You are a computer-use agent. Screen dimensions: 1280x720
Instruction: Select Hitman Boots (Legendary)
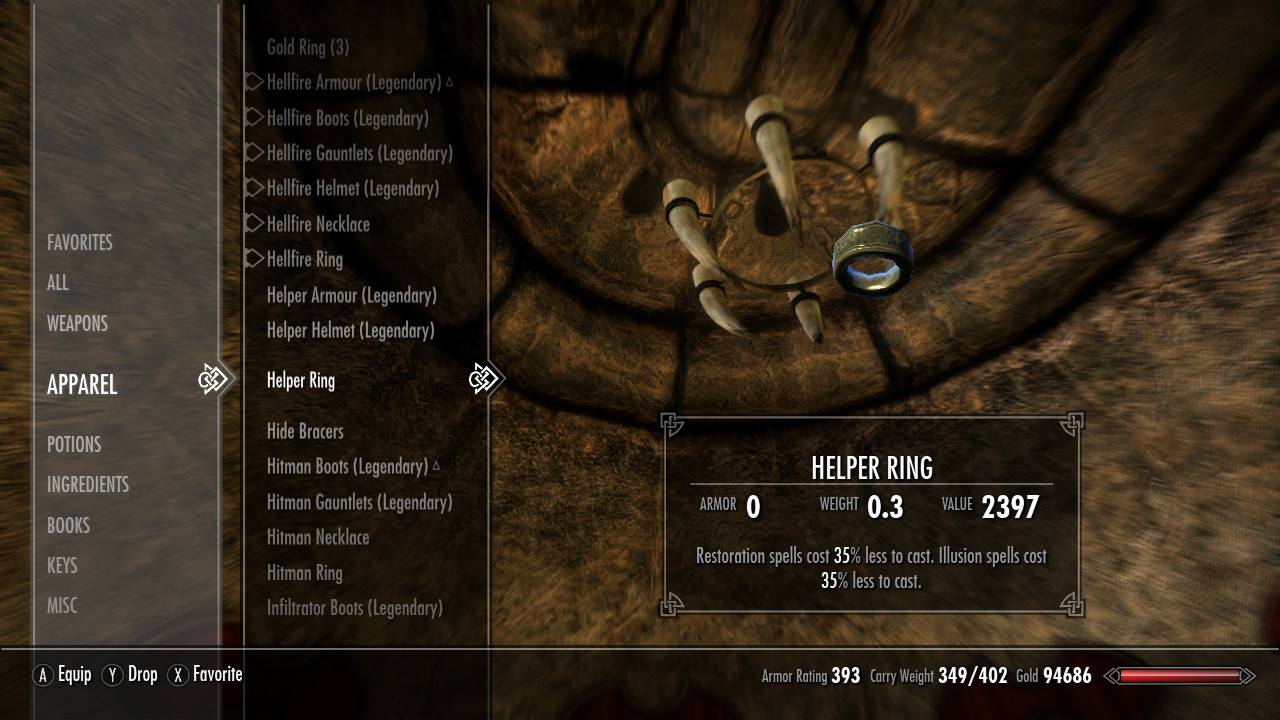coord(347,466)
